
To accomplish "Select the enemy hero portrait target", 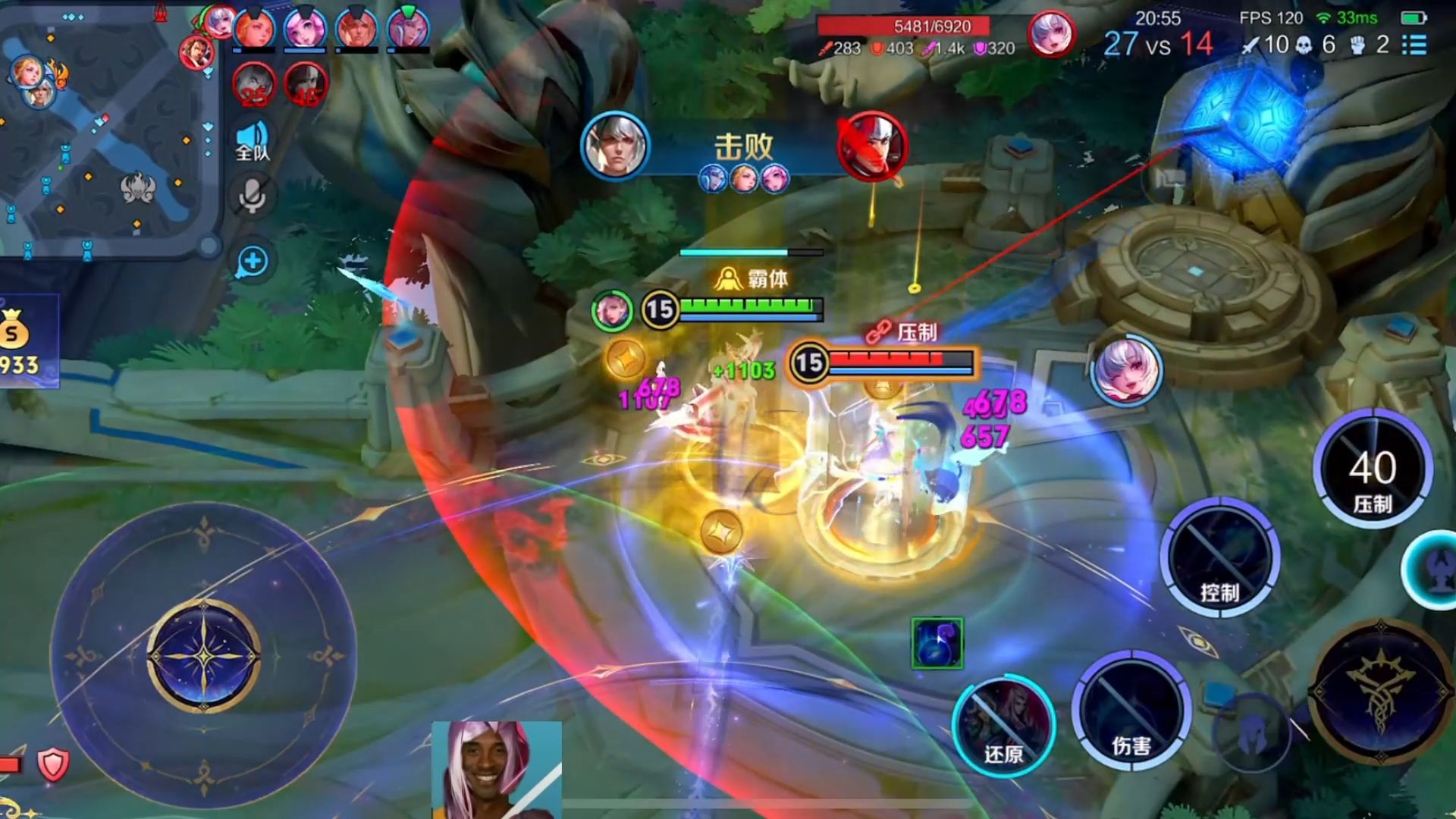I will [1126, 371].
